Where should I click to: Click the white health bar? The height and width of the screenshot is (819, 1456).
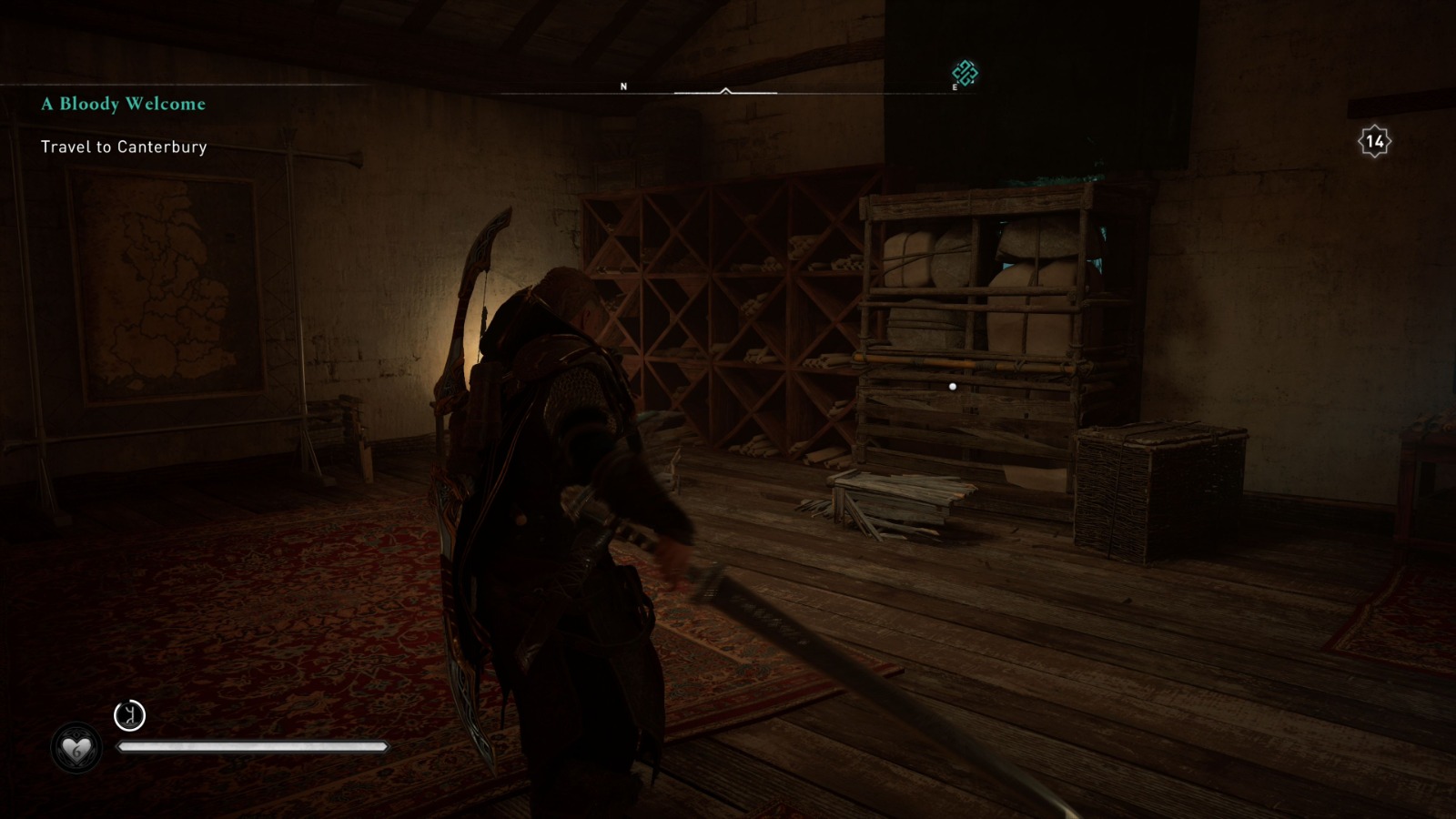255,746
